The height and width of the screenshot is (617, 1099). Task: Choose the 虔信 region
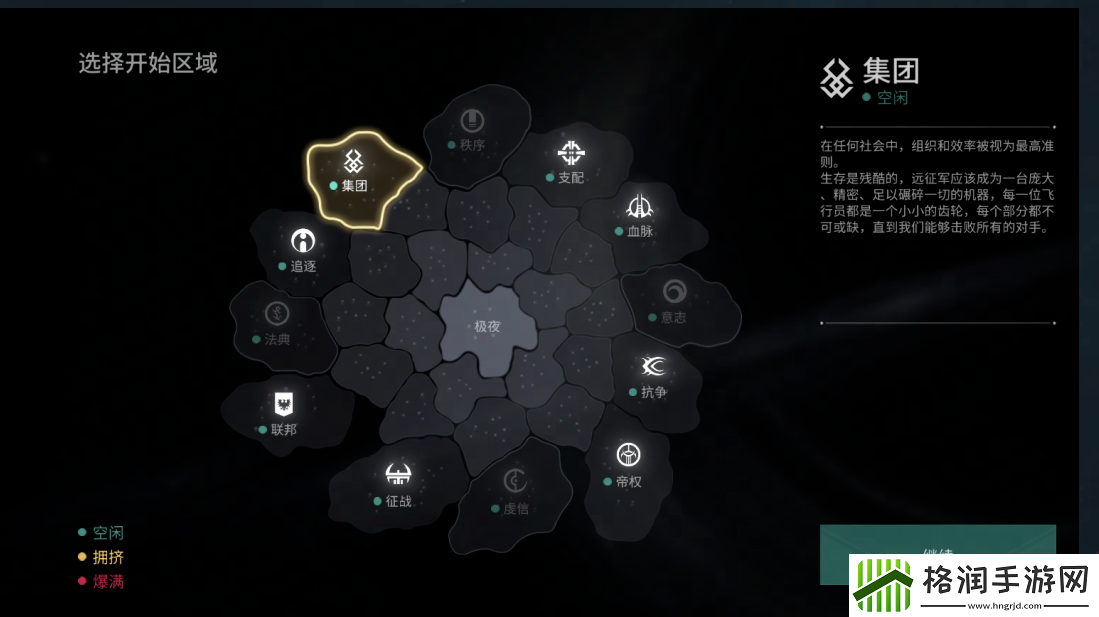pyautogui.click(x=515, y=490)
